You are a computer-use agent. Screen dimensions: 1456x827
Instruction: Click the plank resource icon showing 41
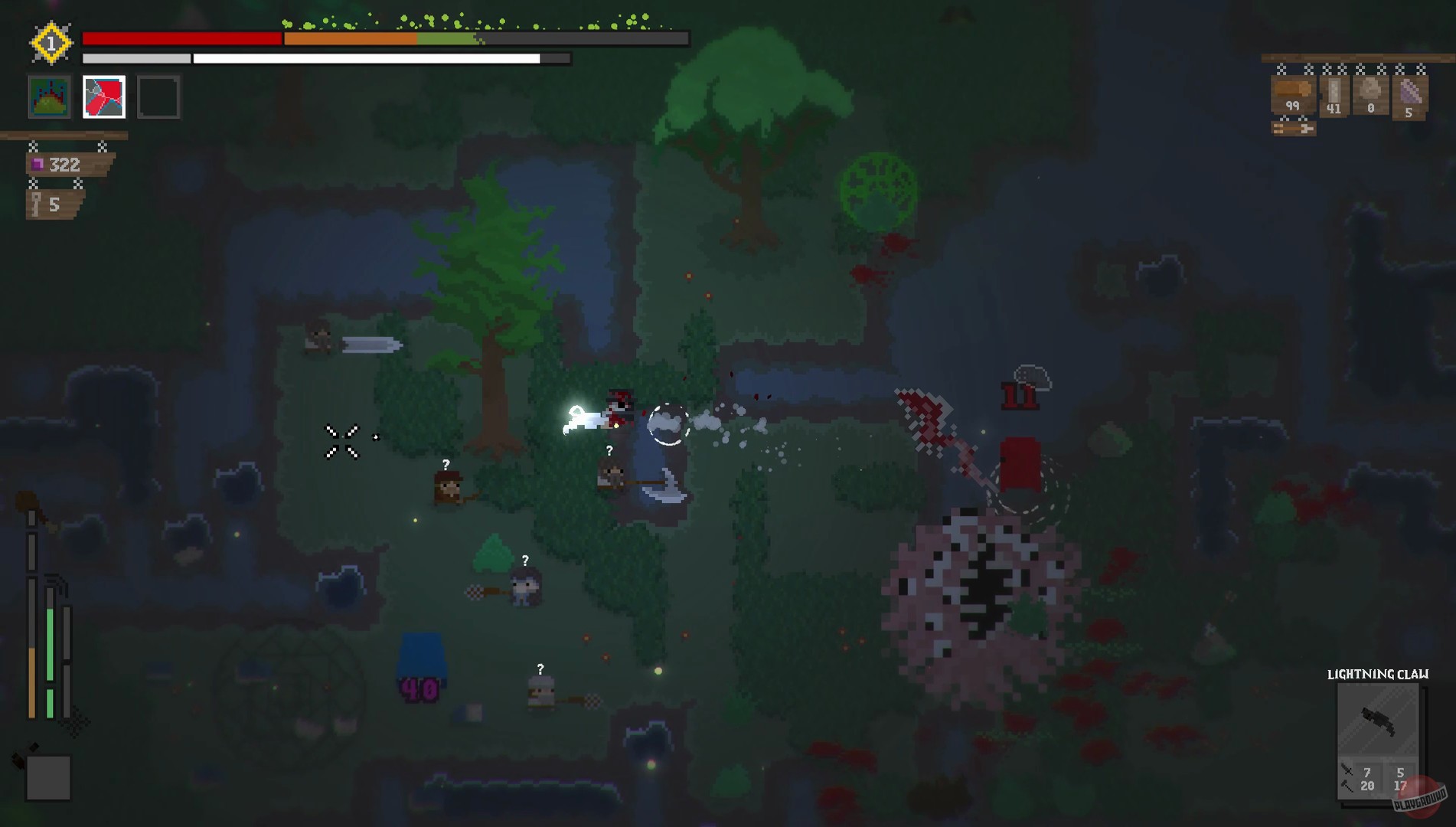(x=1334, y=92)
